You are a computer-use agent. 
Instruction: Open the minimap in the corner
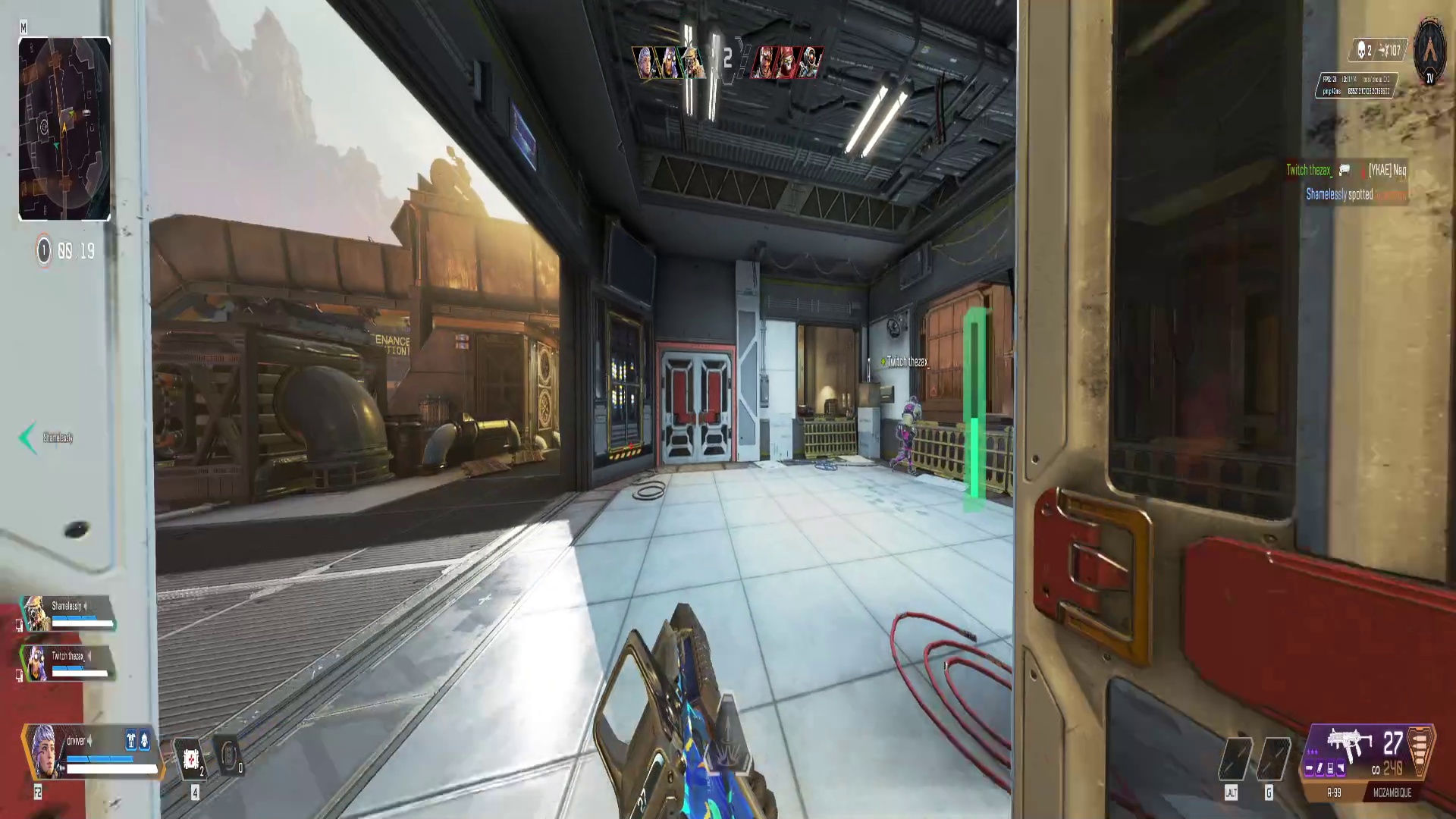tap(64, 129)
